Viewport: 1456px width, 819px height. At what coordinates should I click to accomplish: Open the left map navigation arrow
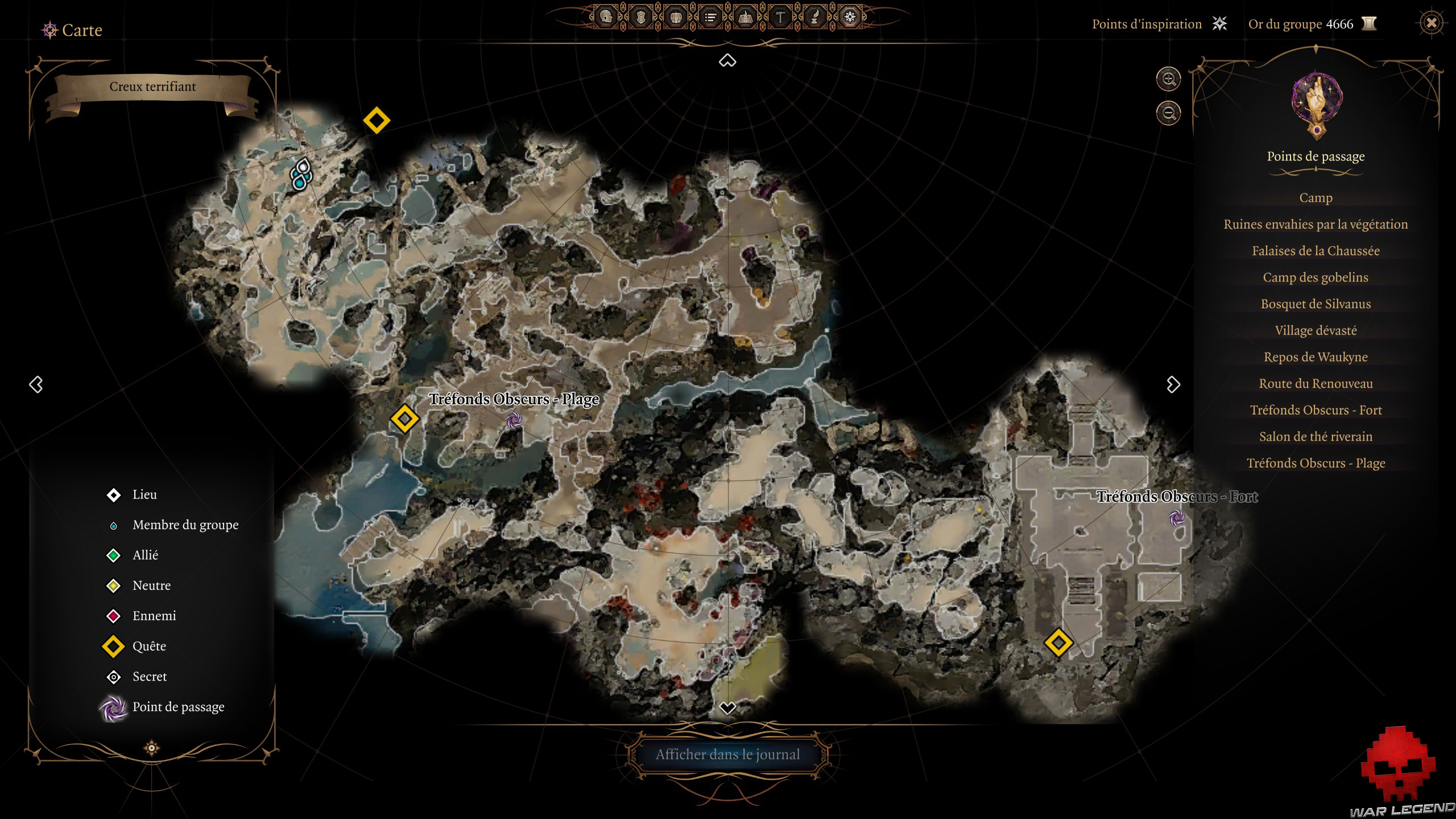[x=37, y=384]
